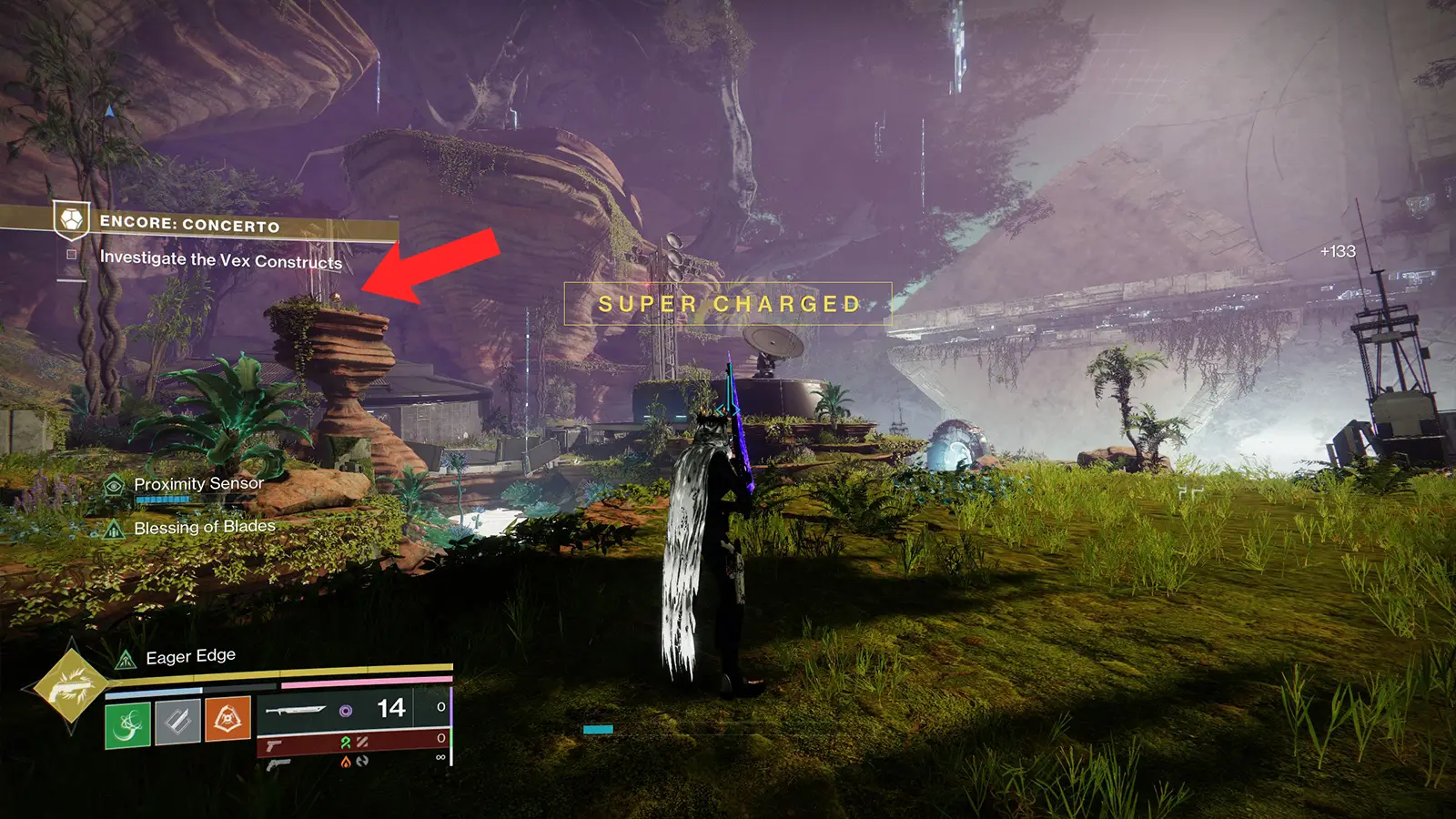Click the ammo counter showing 14
Image resolution: width=1456 pixels, height=819 pixels.
tap(389, 706)
